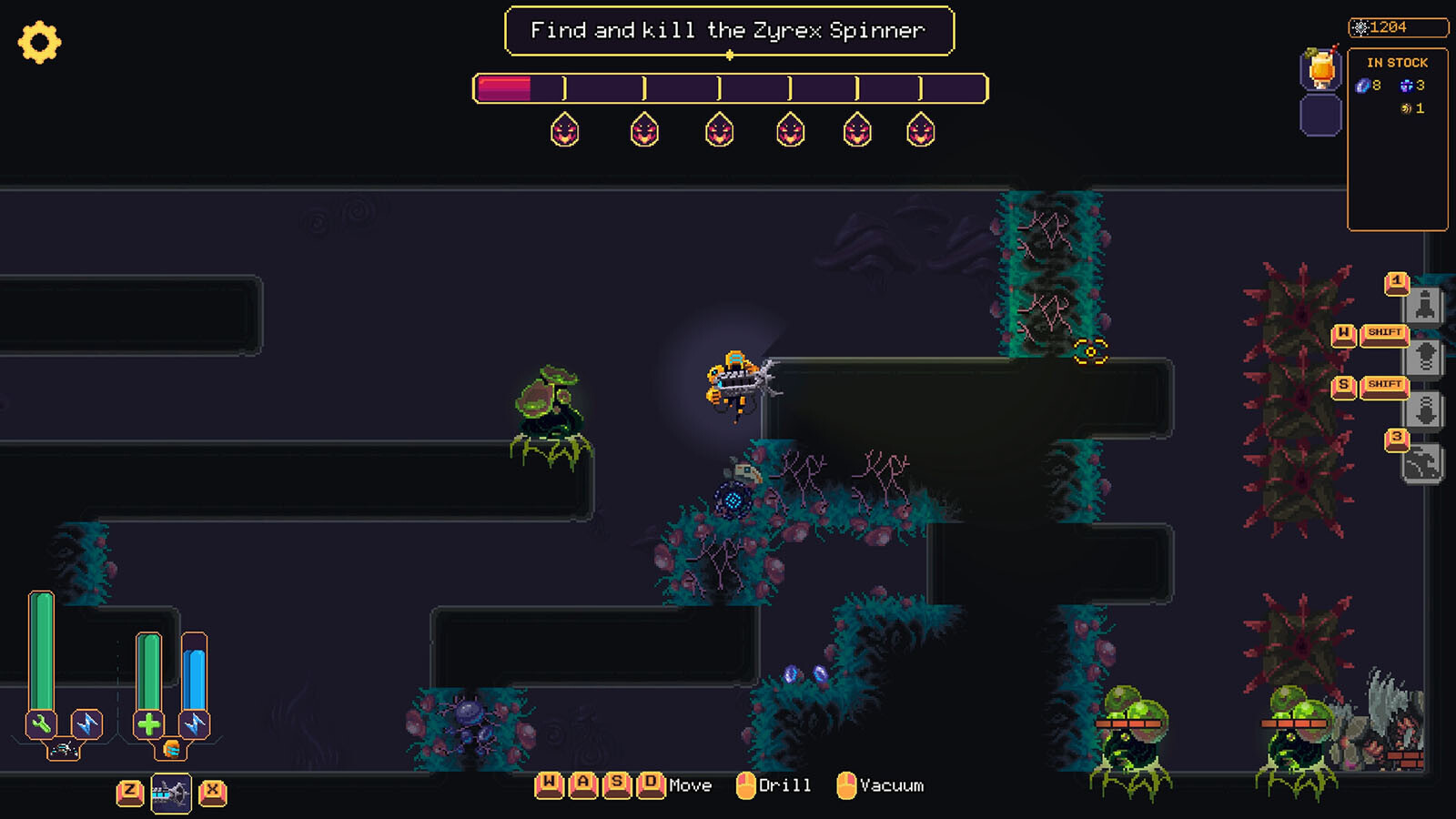
Task: Select the drill weapon slot
Action: point(171,794)
